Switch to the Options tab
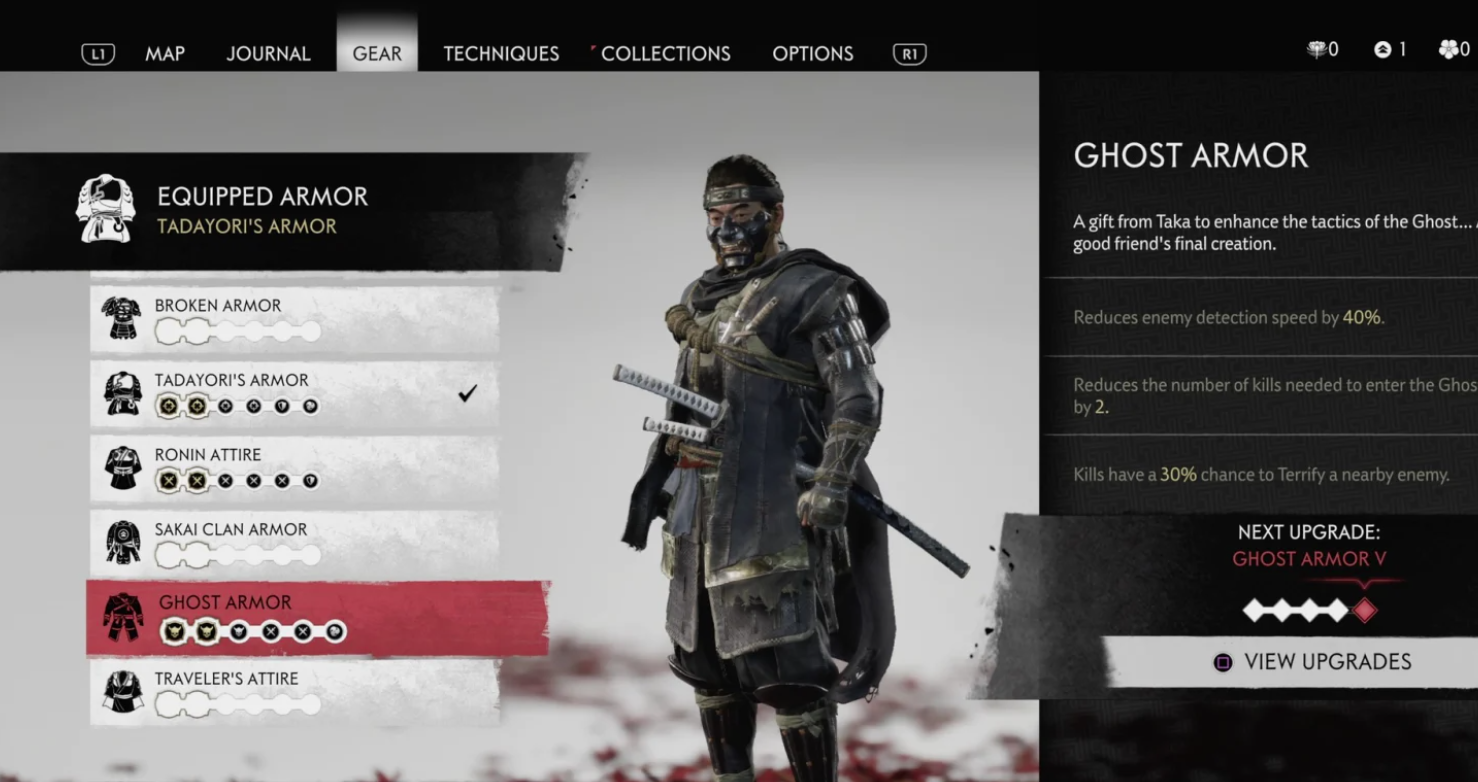Image resolution: width=1478 pixels, height=782 pixels. (812, 54)
